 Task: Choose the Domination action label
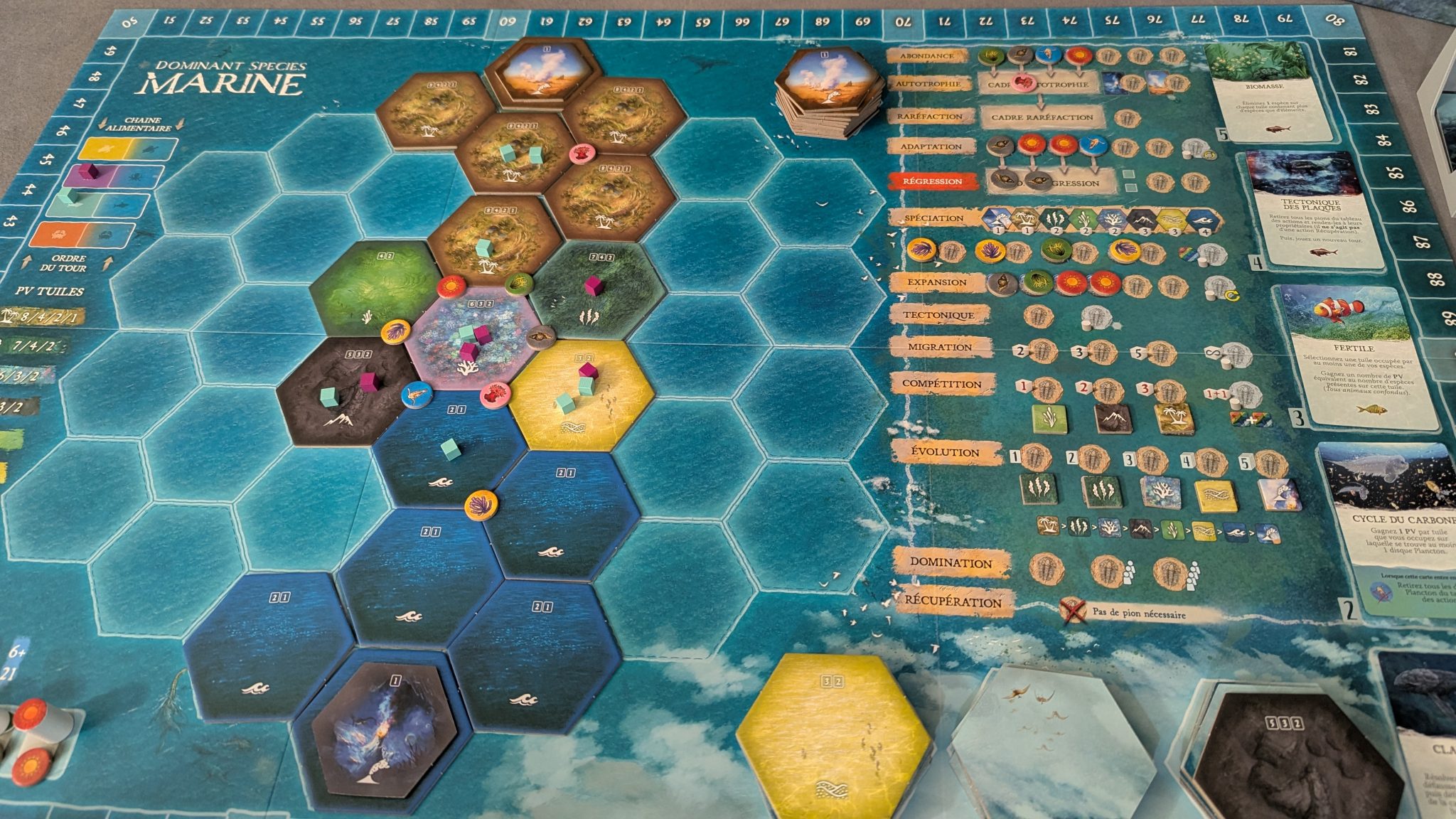[x=950, y=562]
